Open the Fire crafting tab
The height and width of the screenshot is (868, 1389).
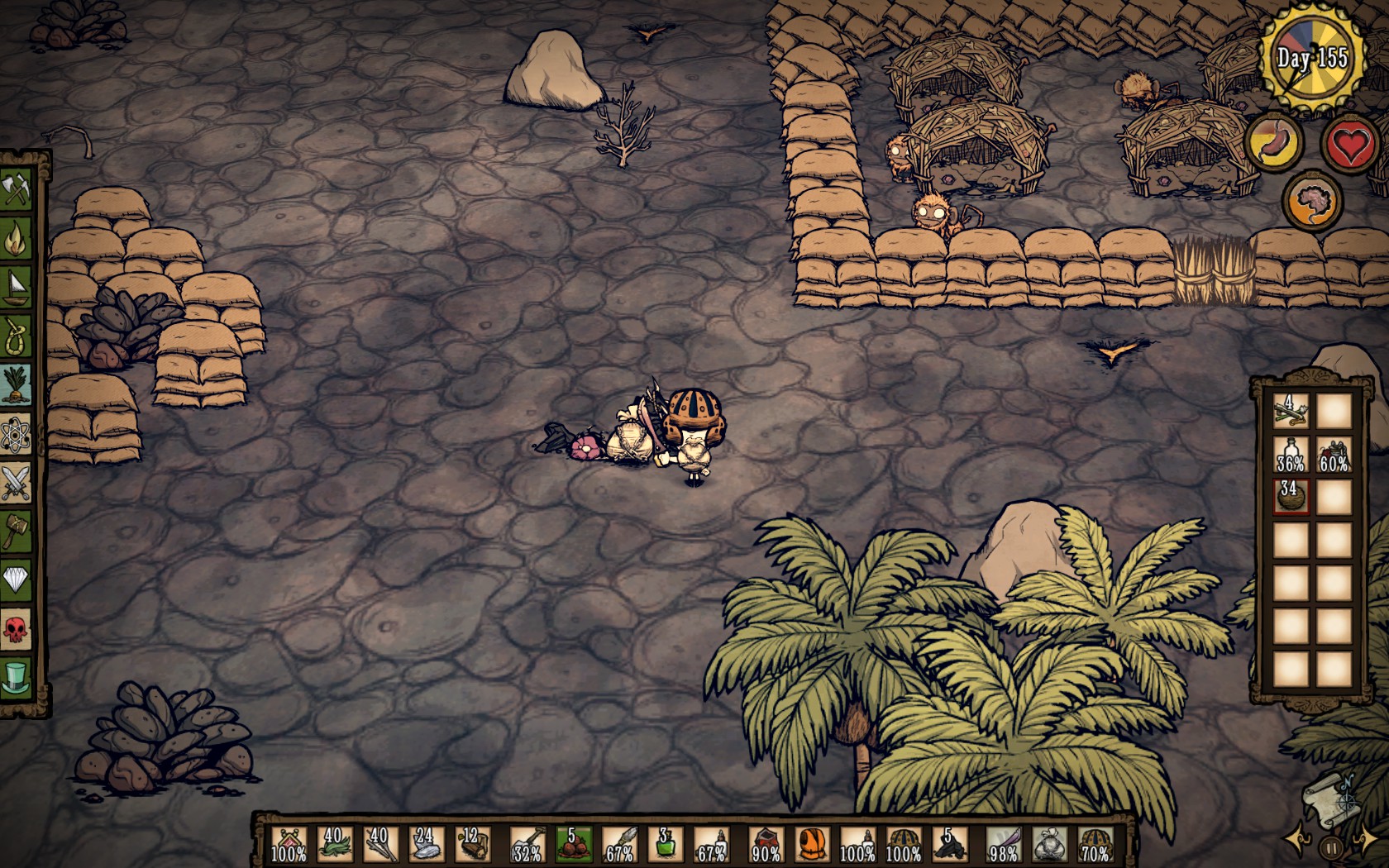click(17, 240)
